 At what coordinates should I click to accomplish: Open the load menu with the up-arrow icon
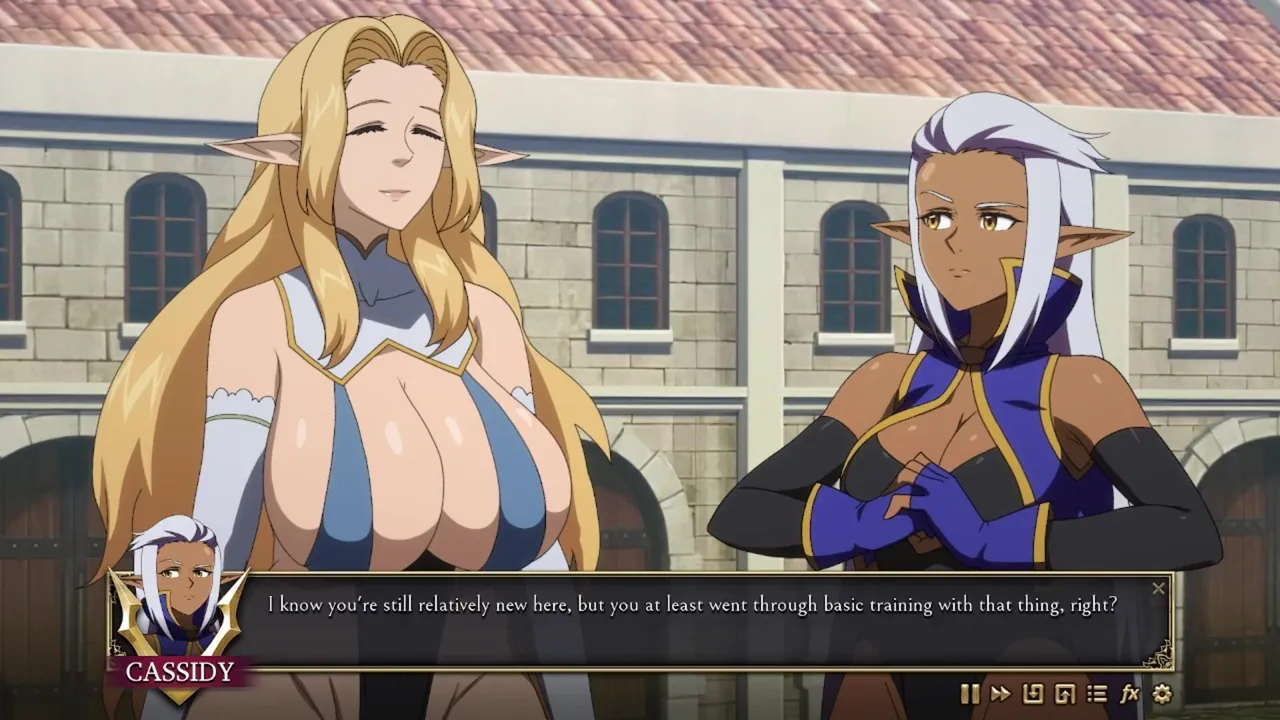1065,693
